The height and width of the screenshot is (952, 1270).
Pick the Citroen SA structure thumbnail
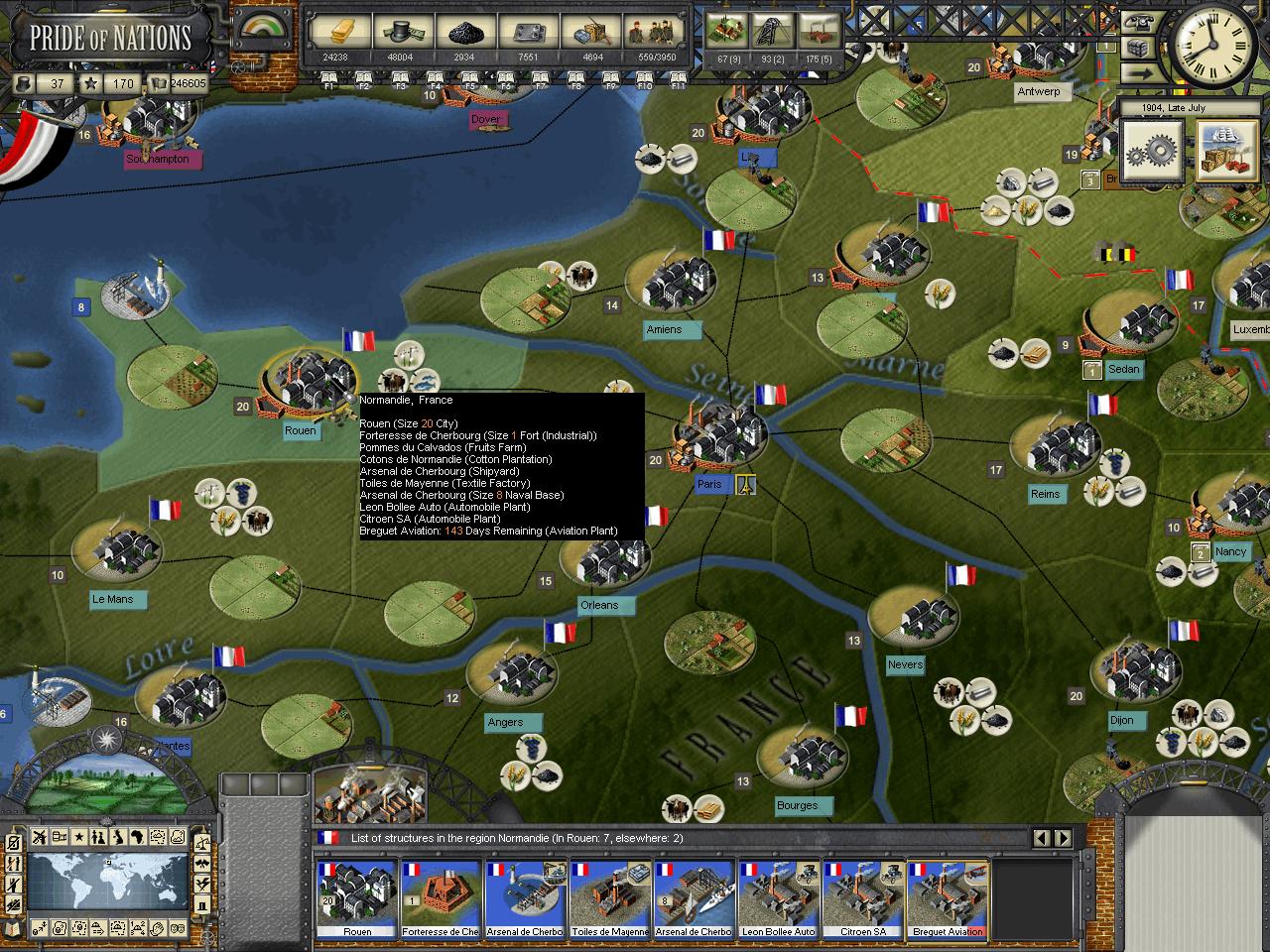click(x=863, y=898)
